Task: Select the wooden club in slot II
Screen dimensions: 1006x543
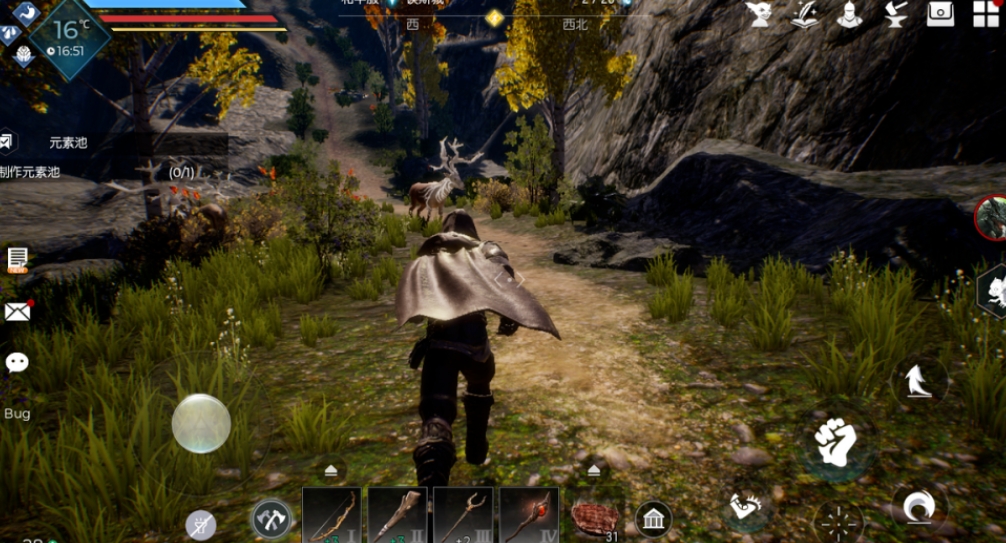Action: 398,516
